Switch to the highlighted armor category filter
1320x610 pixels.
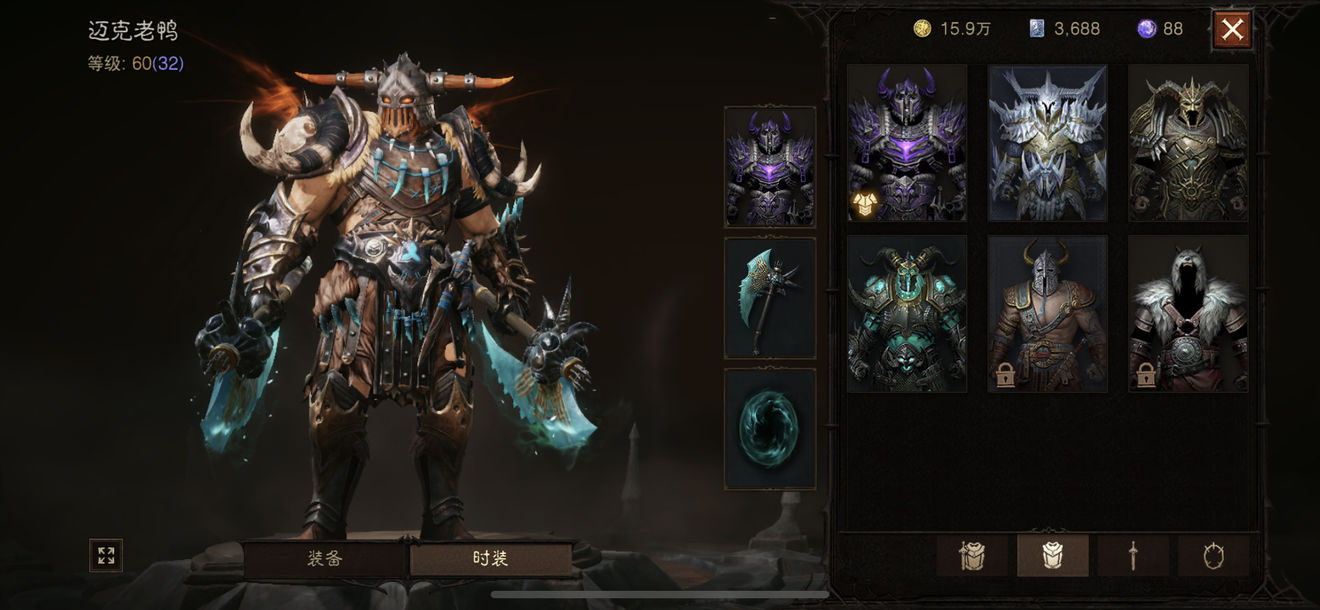pyautogui.click(x=1052, y=555)
